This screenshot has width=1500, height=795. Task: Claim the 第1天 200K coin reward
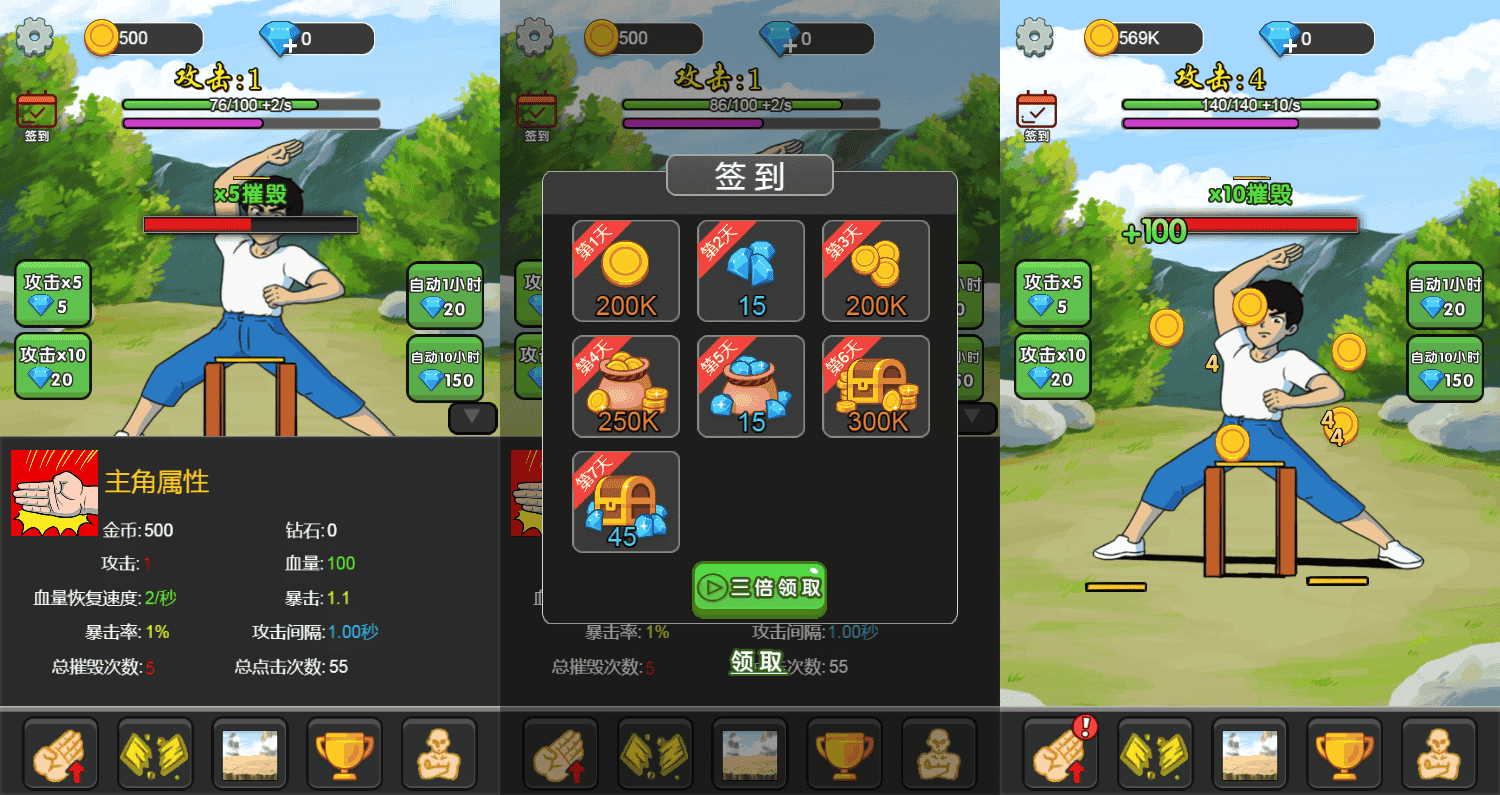[x=625, y=271]
